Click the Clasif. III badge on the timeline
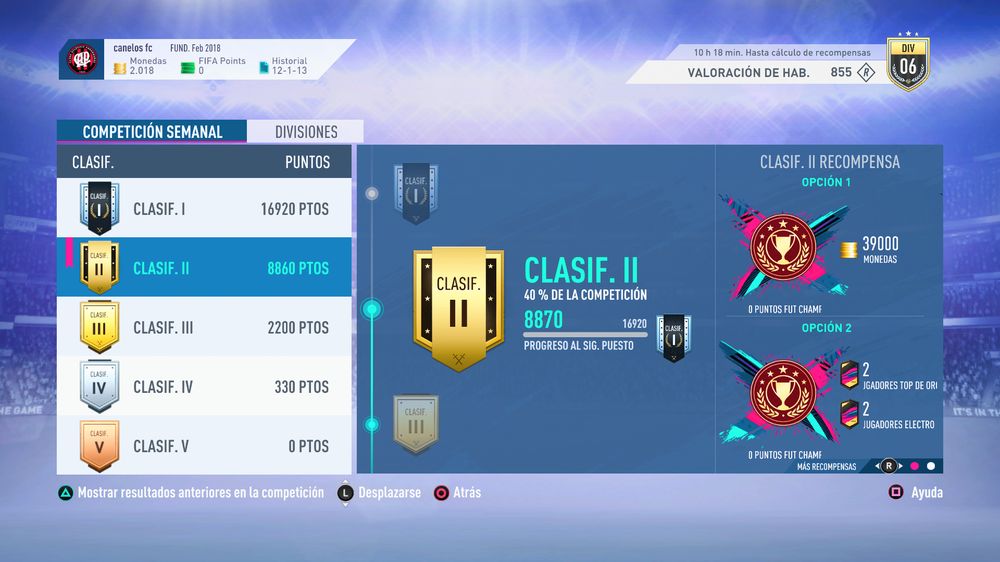 pos(415,423)
